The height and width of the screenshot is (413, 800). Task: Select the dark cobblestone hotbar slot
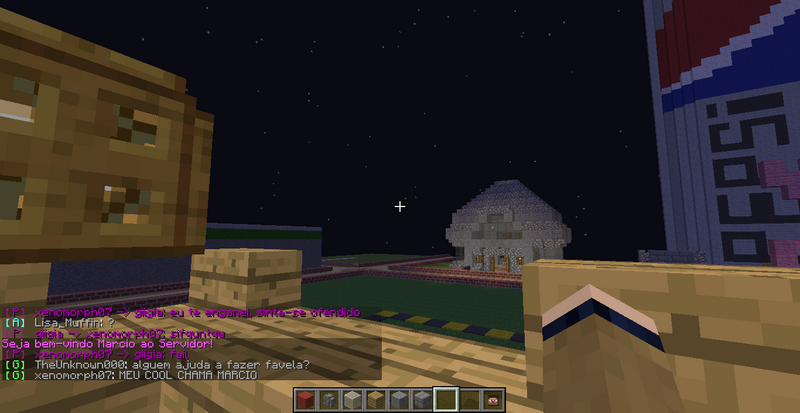[x=330, y=401]
